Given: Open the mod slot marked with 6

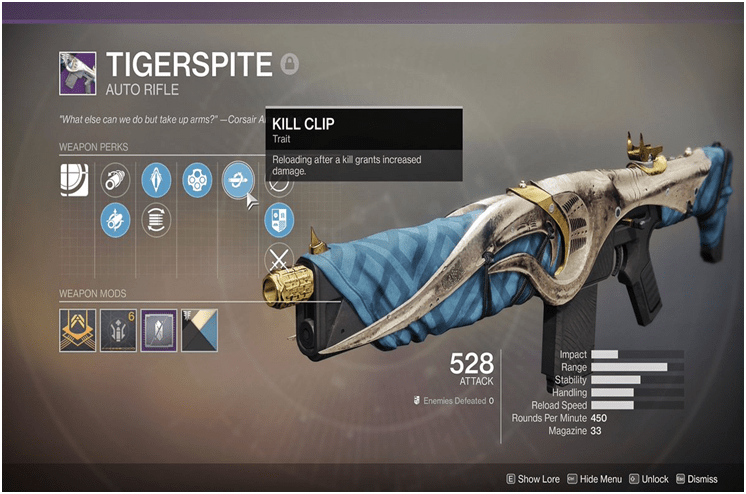Looking at the screenshot, I should tap(117, 330).
